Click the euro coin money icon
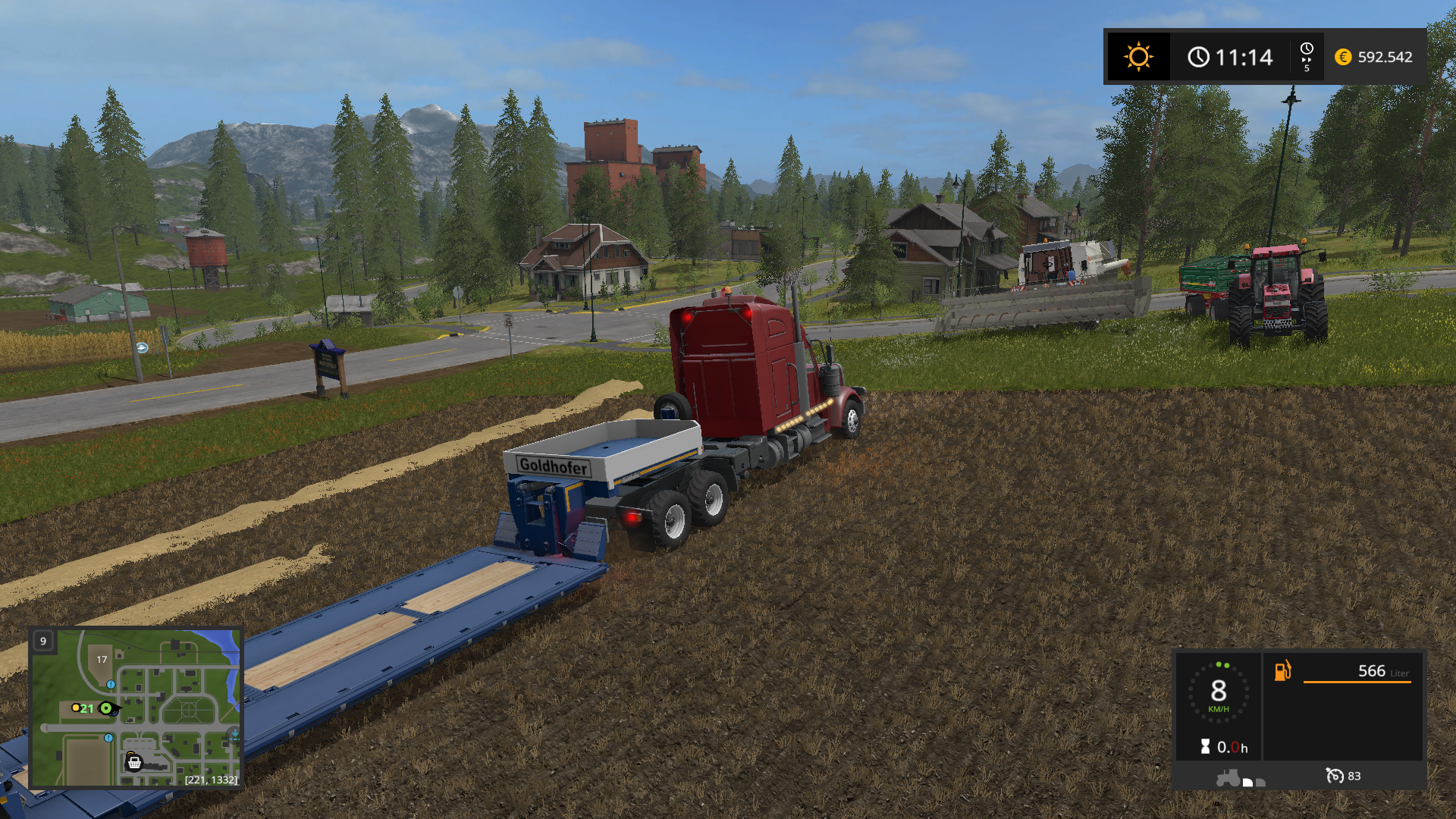The image size is (1456, 819). [1343, 57]
